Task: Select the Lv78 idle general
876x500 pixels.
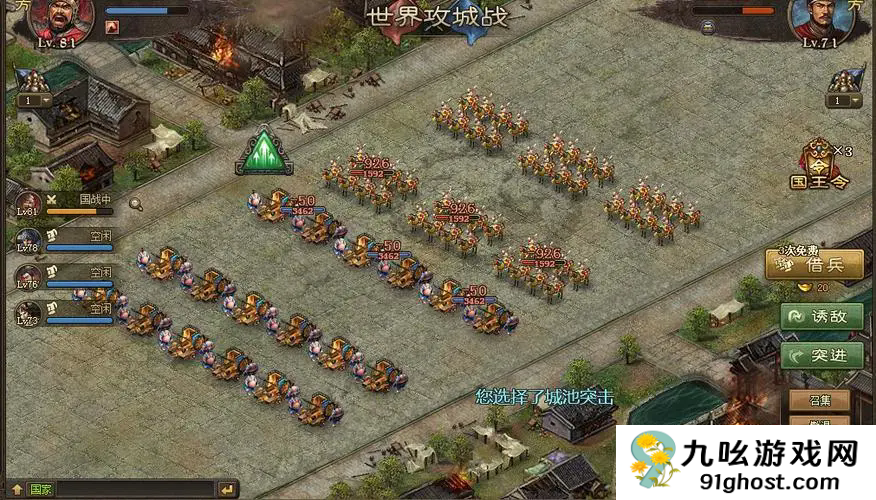Action: pyautogui.click(x=29, y=240)
